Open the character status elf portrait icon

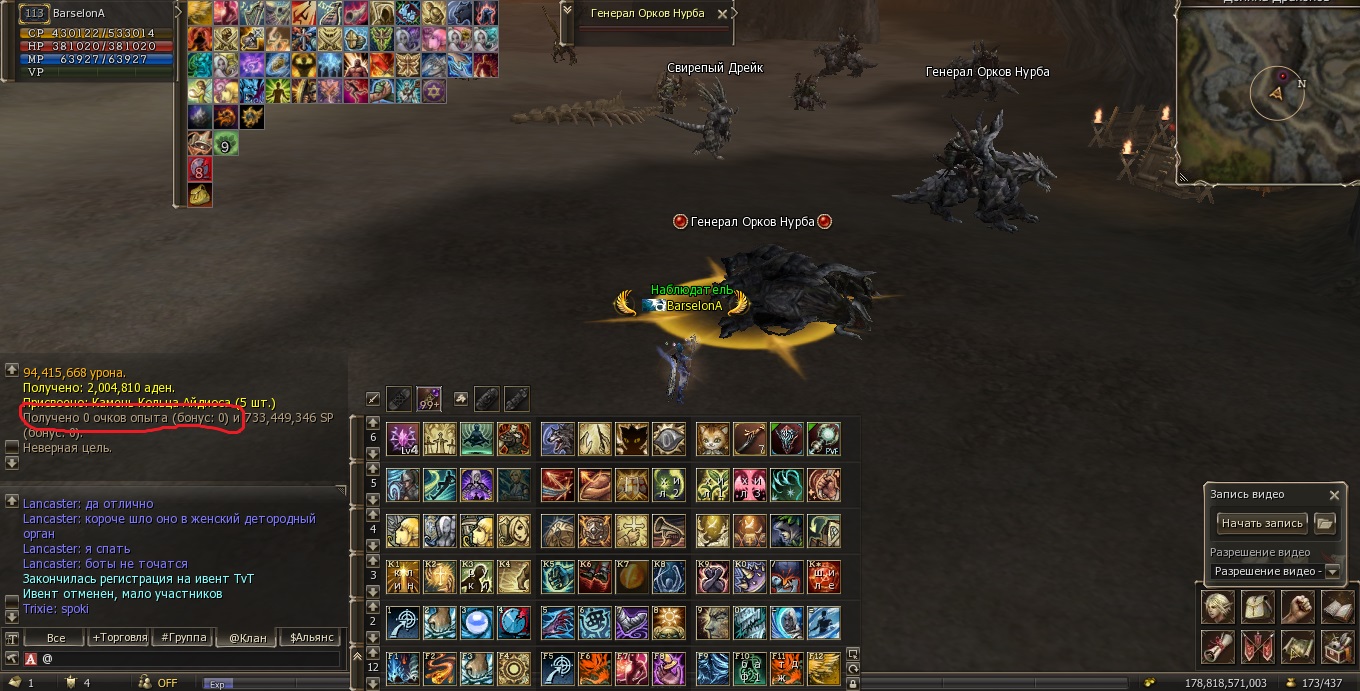(1217, 607)
